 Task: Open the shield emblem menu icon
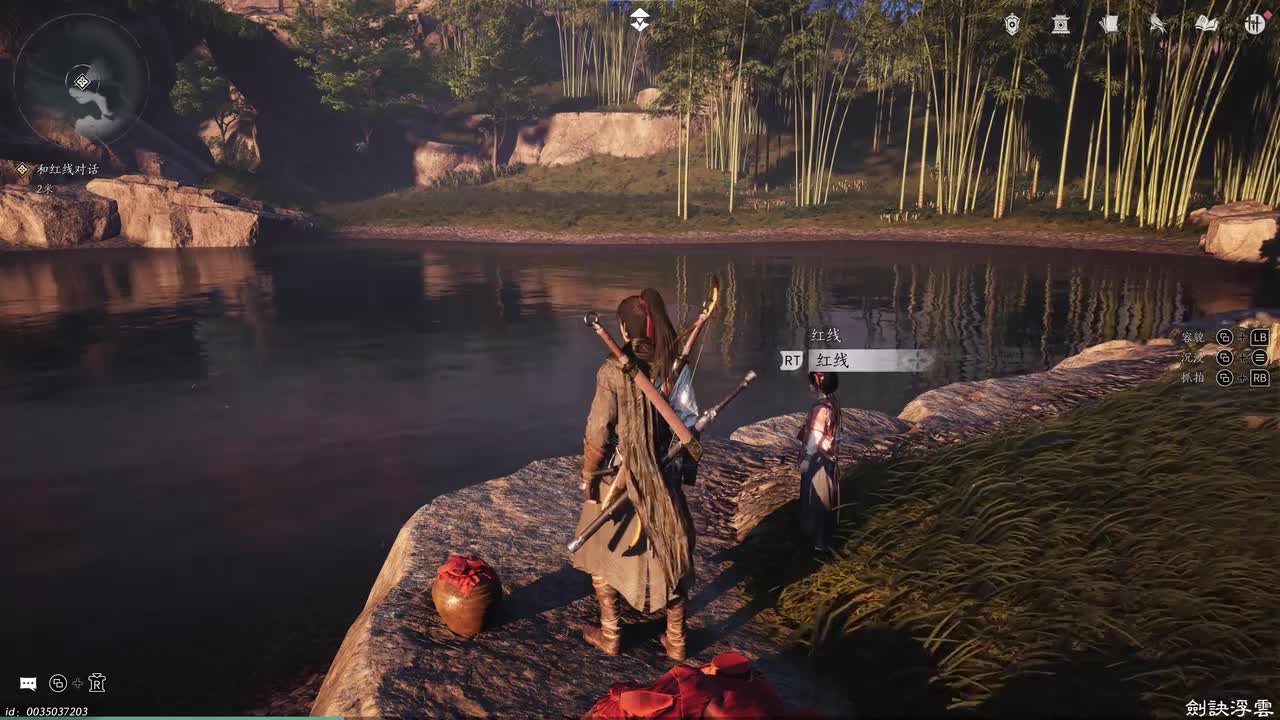[x=1012, y=24]
